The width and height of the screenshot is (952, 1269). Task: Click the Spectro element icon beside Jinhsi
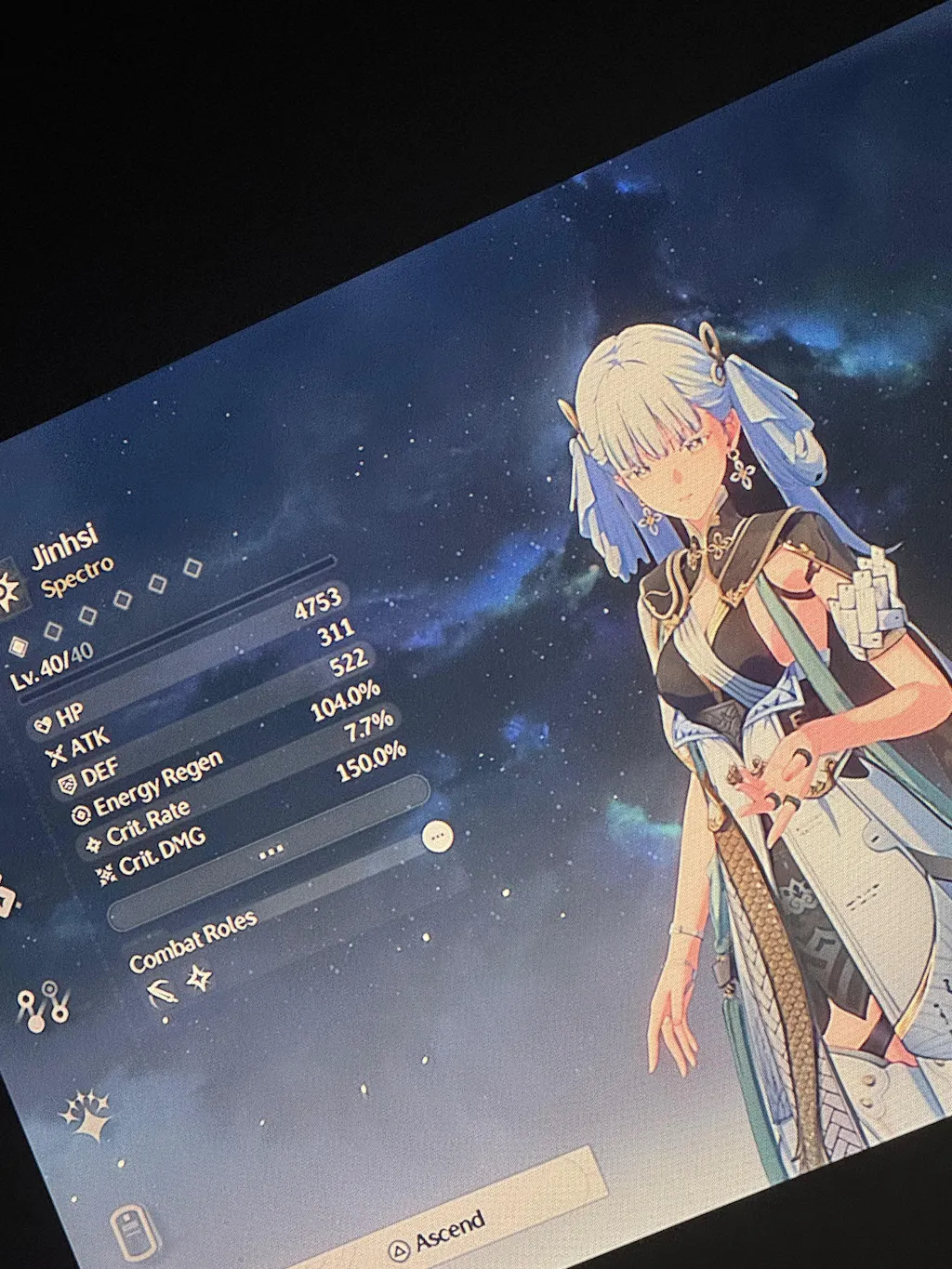click(x=9, y=590)
